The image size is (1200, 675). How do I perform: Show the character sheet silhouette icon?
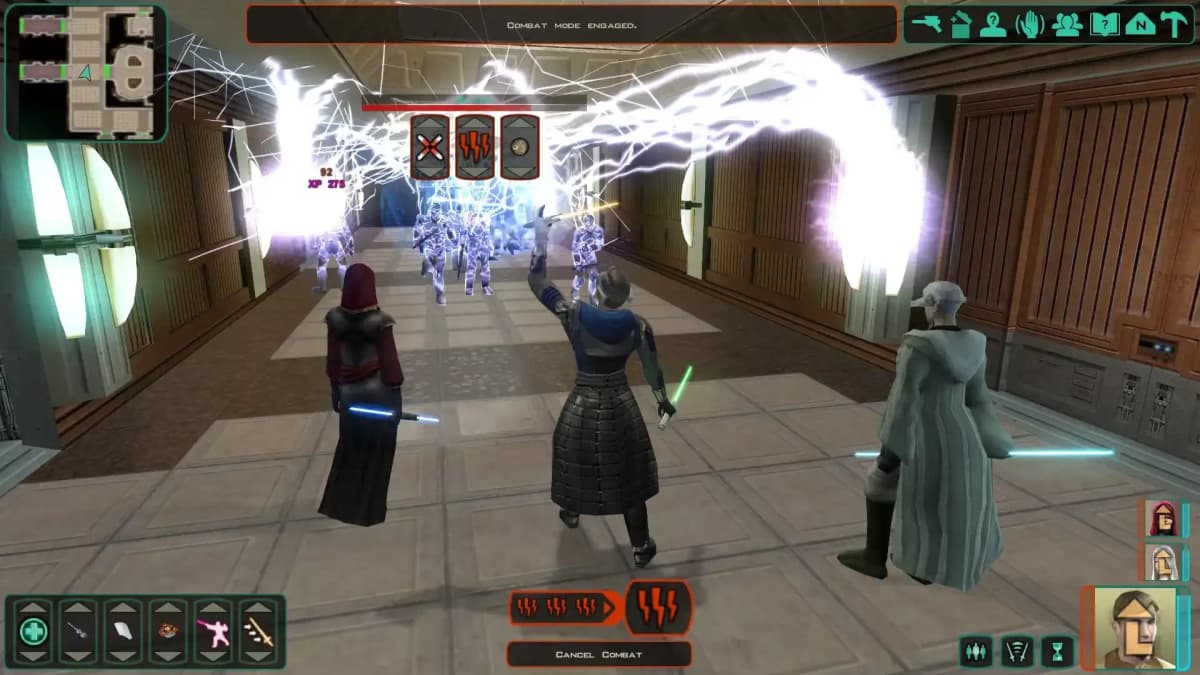993,26
